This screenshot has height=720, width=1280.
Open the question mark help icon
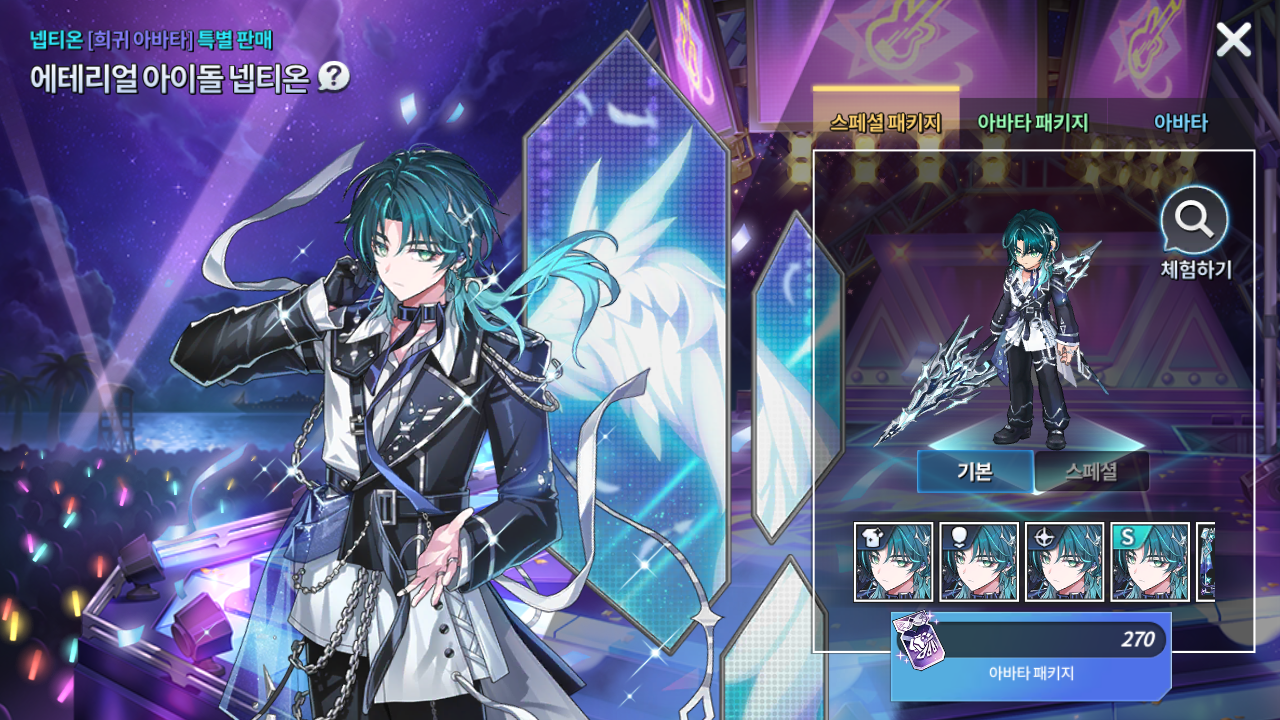333,77
